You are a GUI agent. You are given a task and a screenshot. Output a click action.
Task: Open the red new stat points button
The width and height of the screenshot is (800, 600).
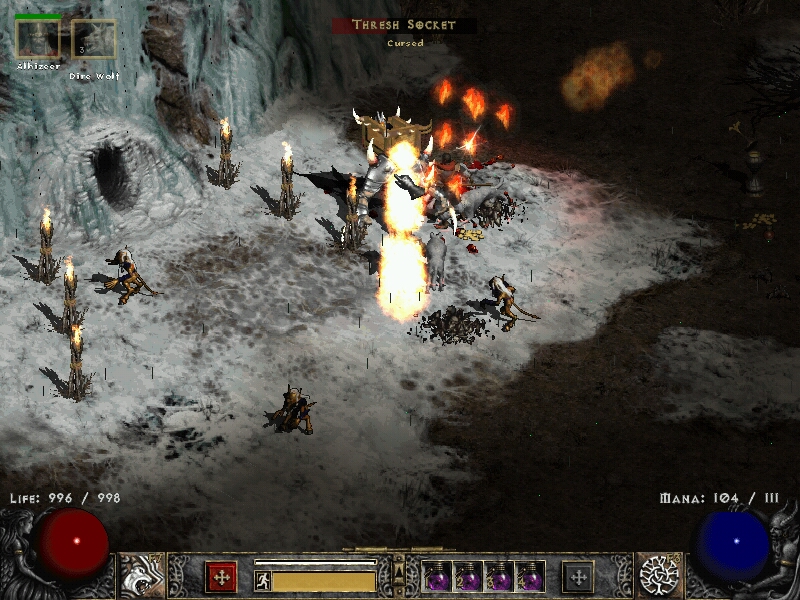221,576
